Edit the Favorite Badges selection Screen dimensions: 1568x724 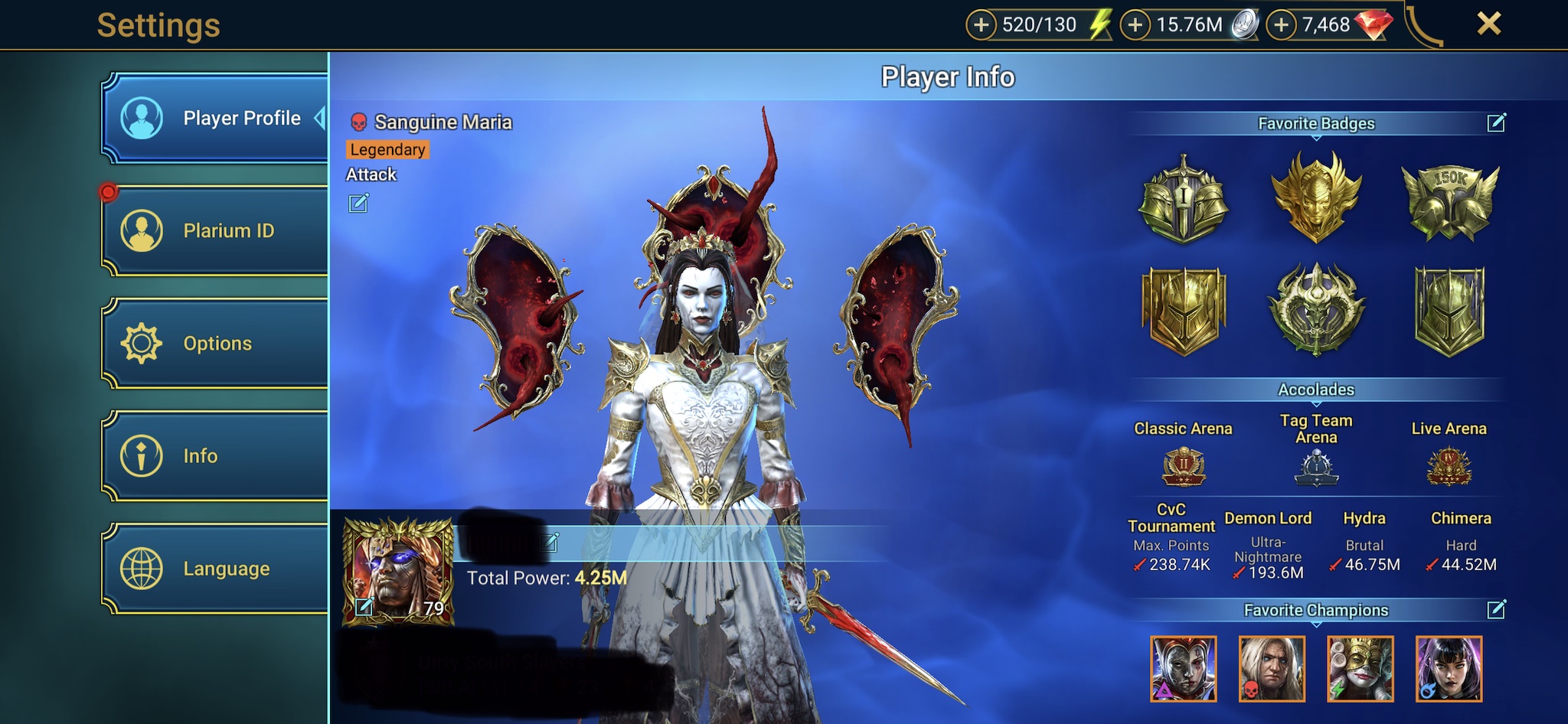(x=1496, y=123)
